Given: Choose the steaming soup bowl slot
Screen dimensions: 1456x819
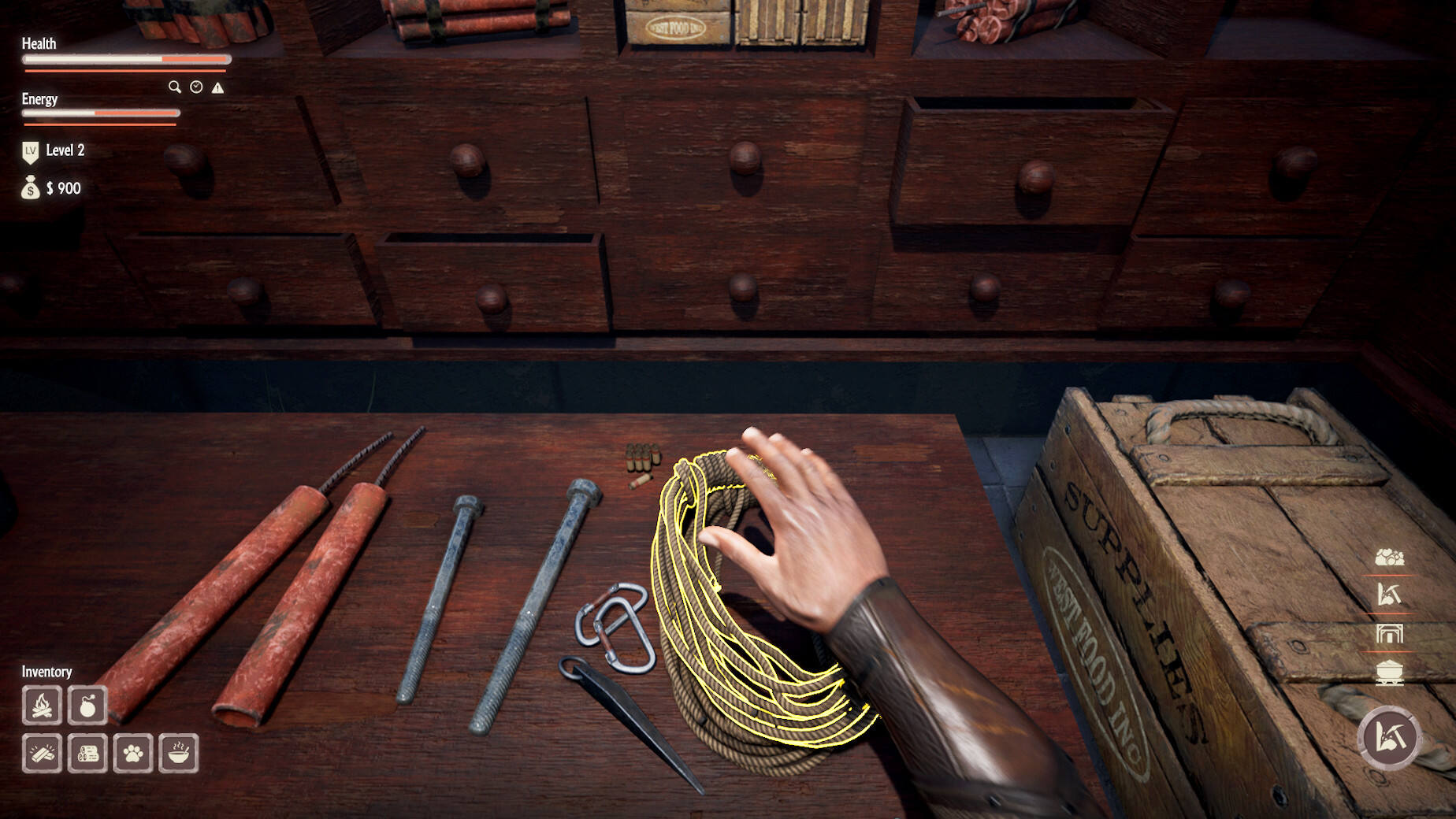Looking at the screenshot, I should point(179,754).
